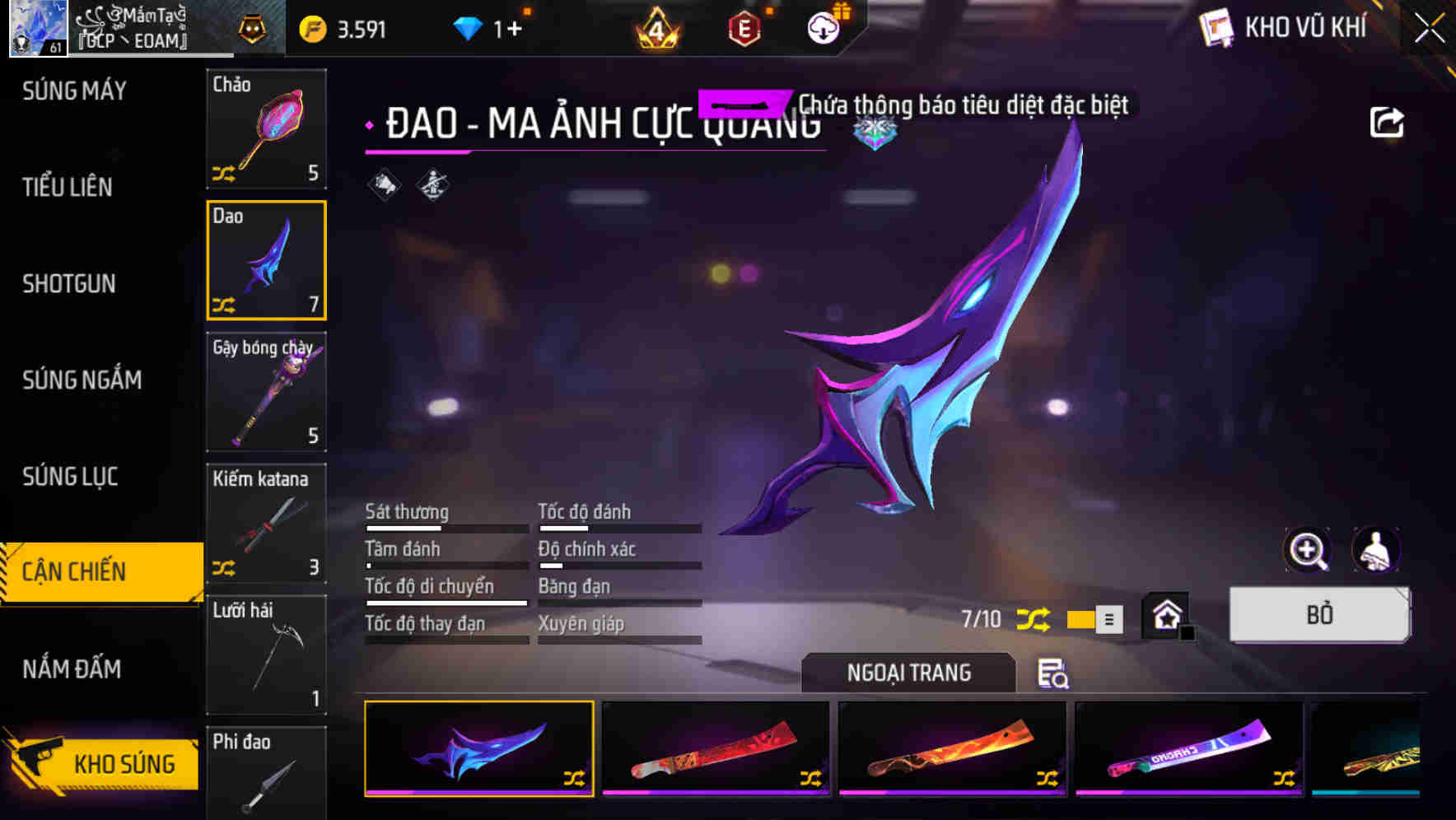
Task: Open the cloud download gift icon in top bar
Action: tap(824, 26)
